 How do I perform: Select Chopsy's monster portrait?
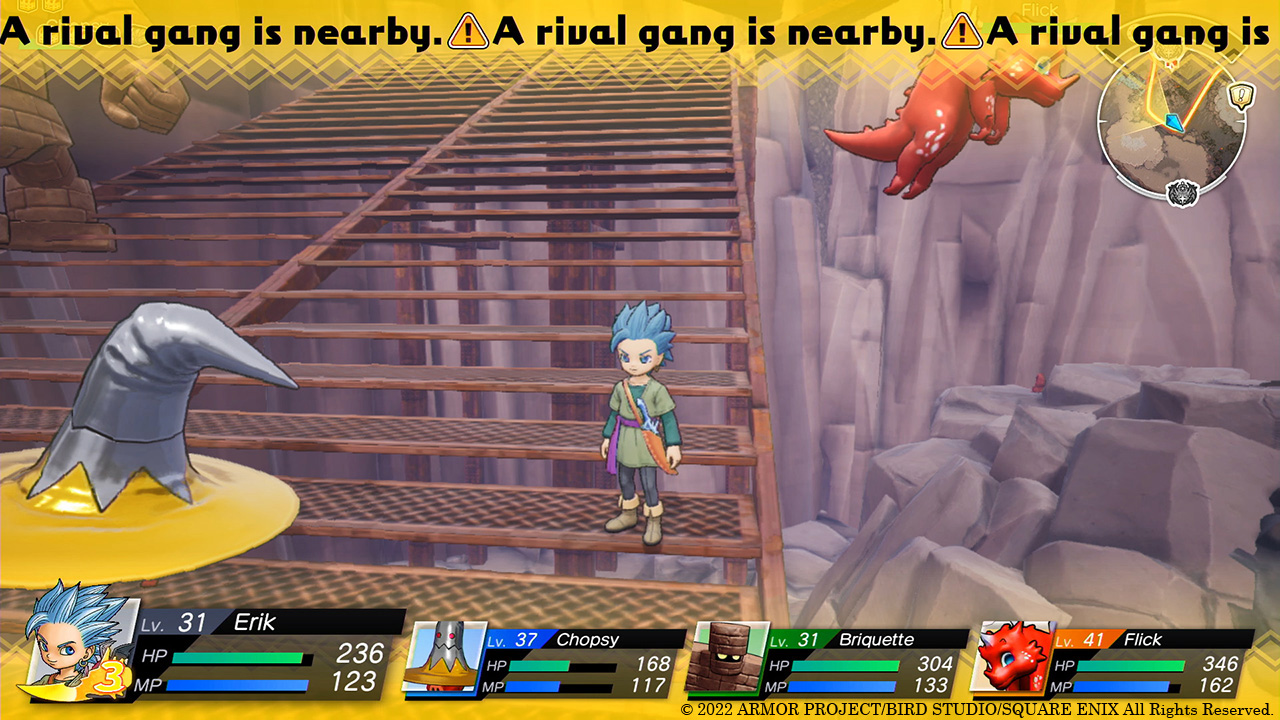click(x=441, y=656)
